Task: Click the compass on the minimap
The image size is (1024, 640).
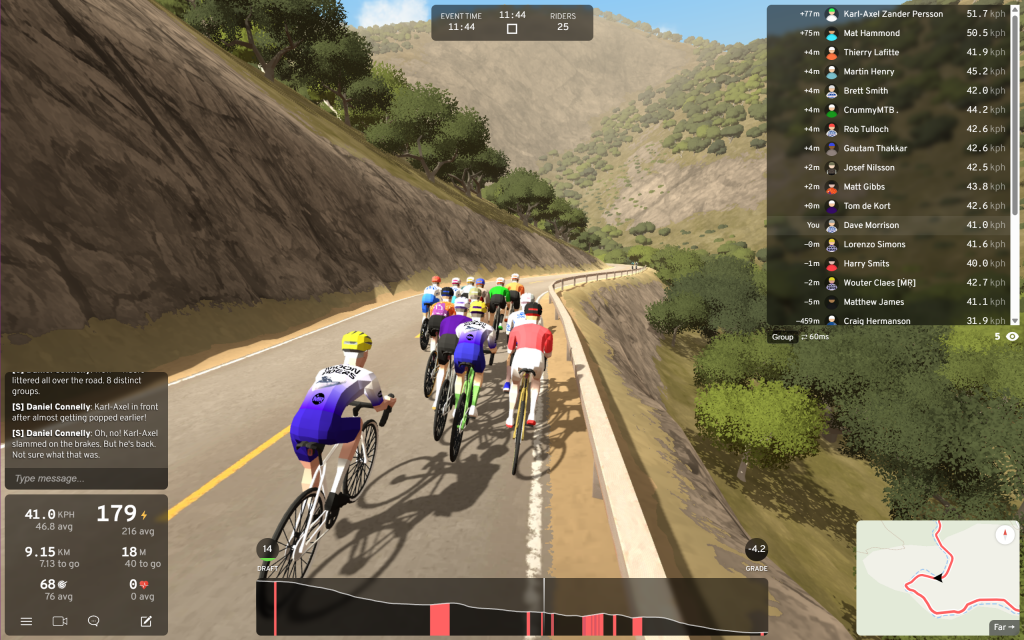Action: (1004, 535)
